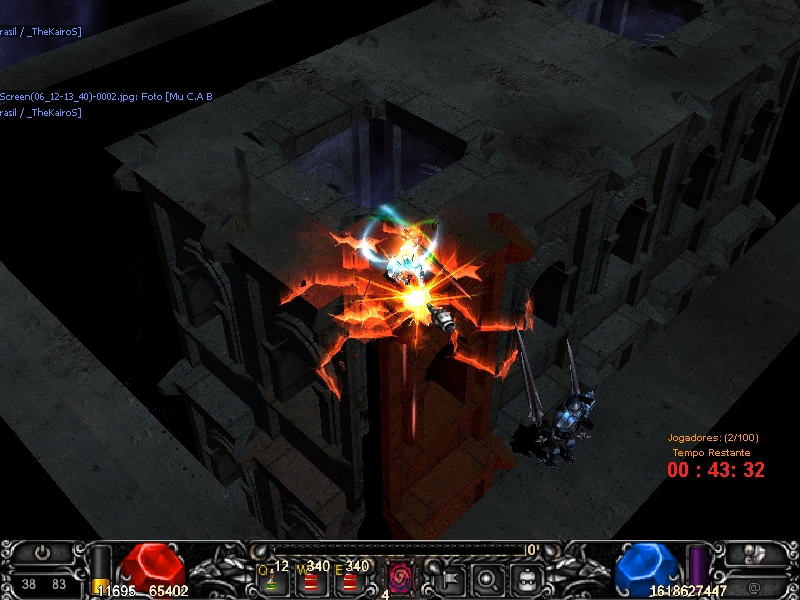Click the @ button on the HUD

[x=752, y=585]
